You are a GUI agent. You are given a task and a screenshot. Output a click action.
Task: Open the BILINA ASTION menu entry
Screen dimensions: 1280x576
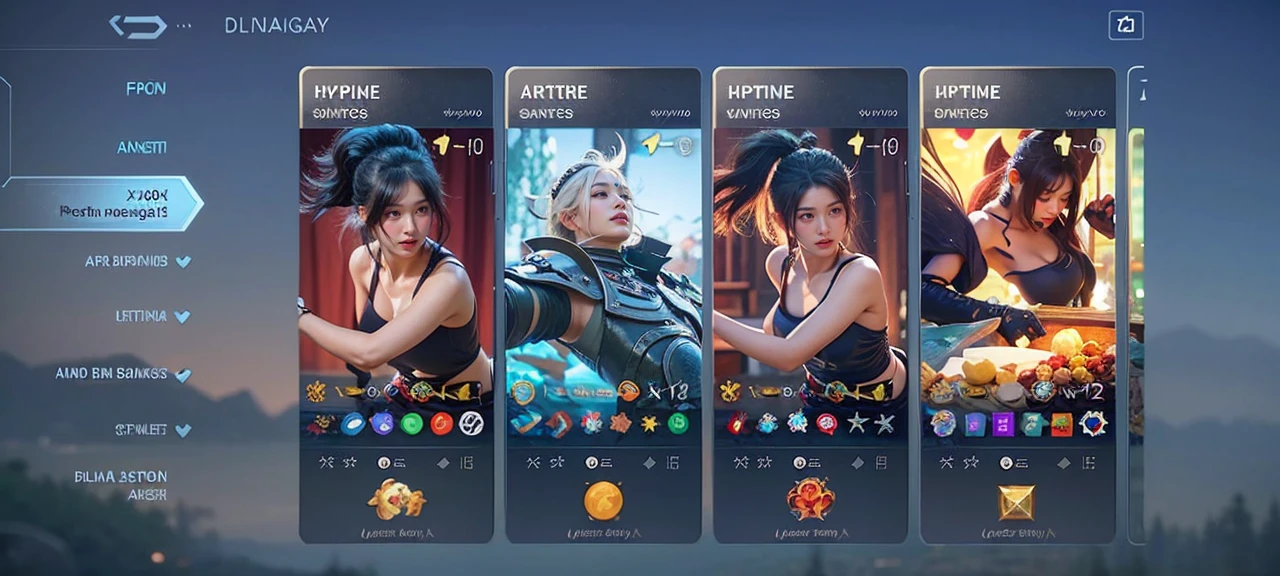point(120,485)
